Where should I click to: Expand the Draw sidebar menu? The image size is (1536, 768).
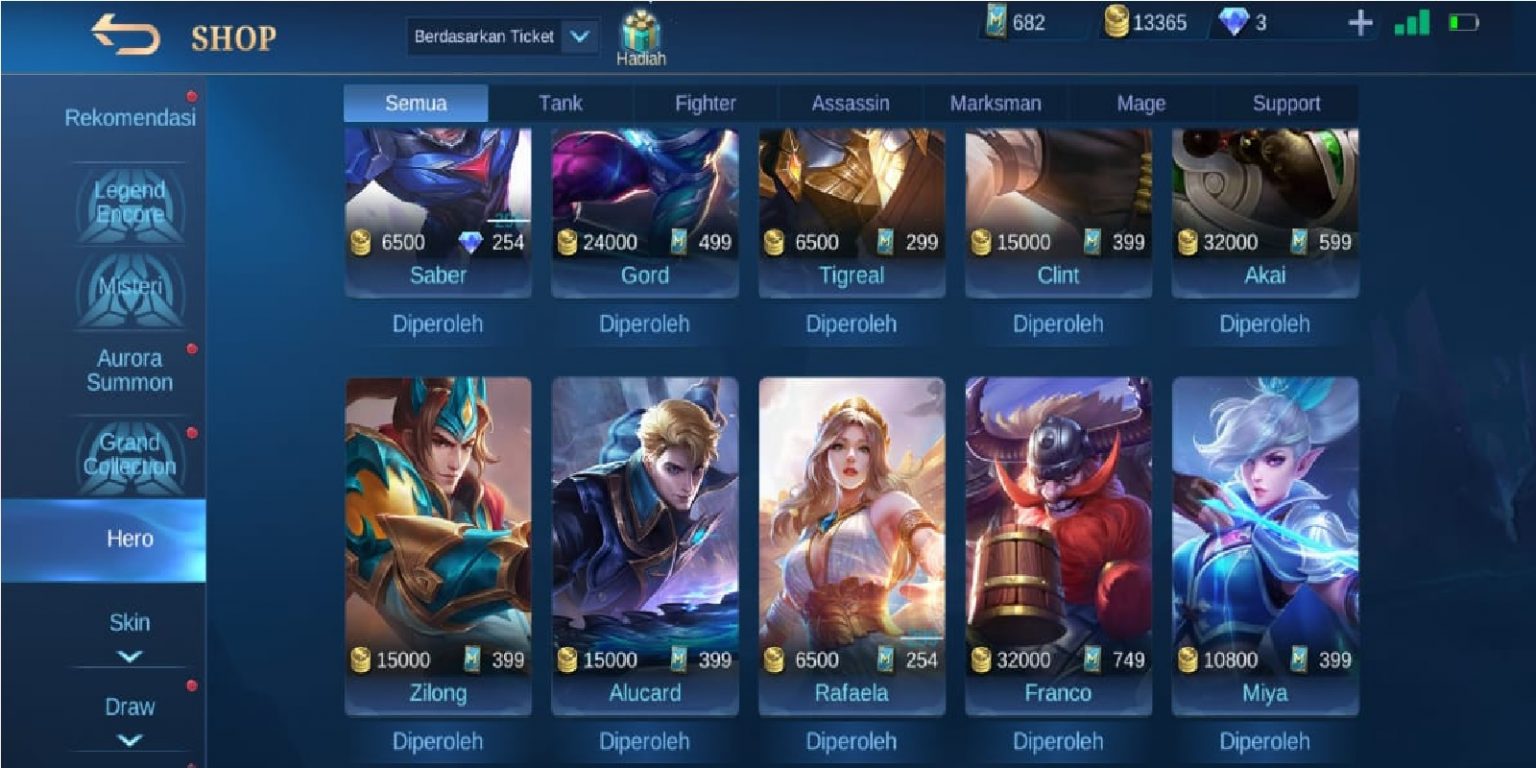coord(131,706)
